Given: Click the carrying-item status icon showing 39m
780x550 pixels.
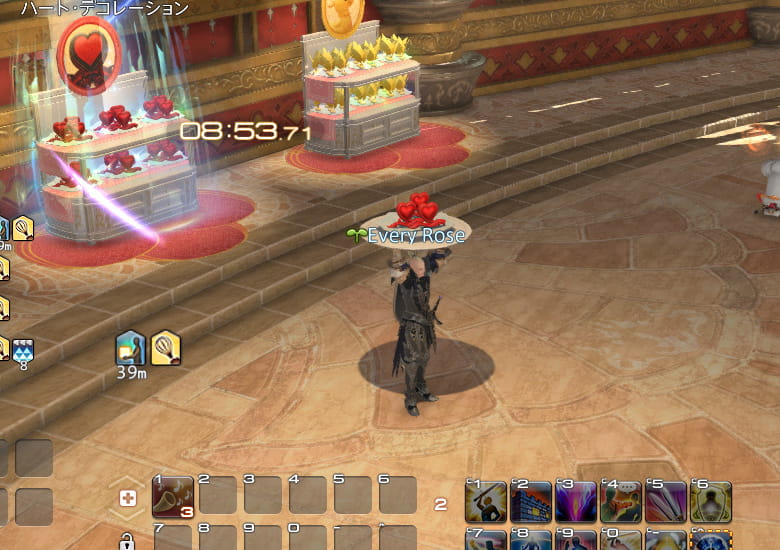Looking at the screenshot, I should [131, 346].
